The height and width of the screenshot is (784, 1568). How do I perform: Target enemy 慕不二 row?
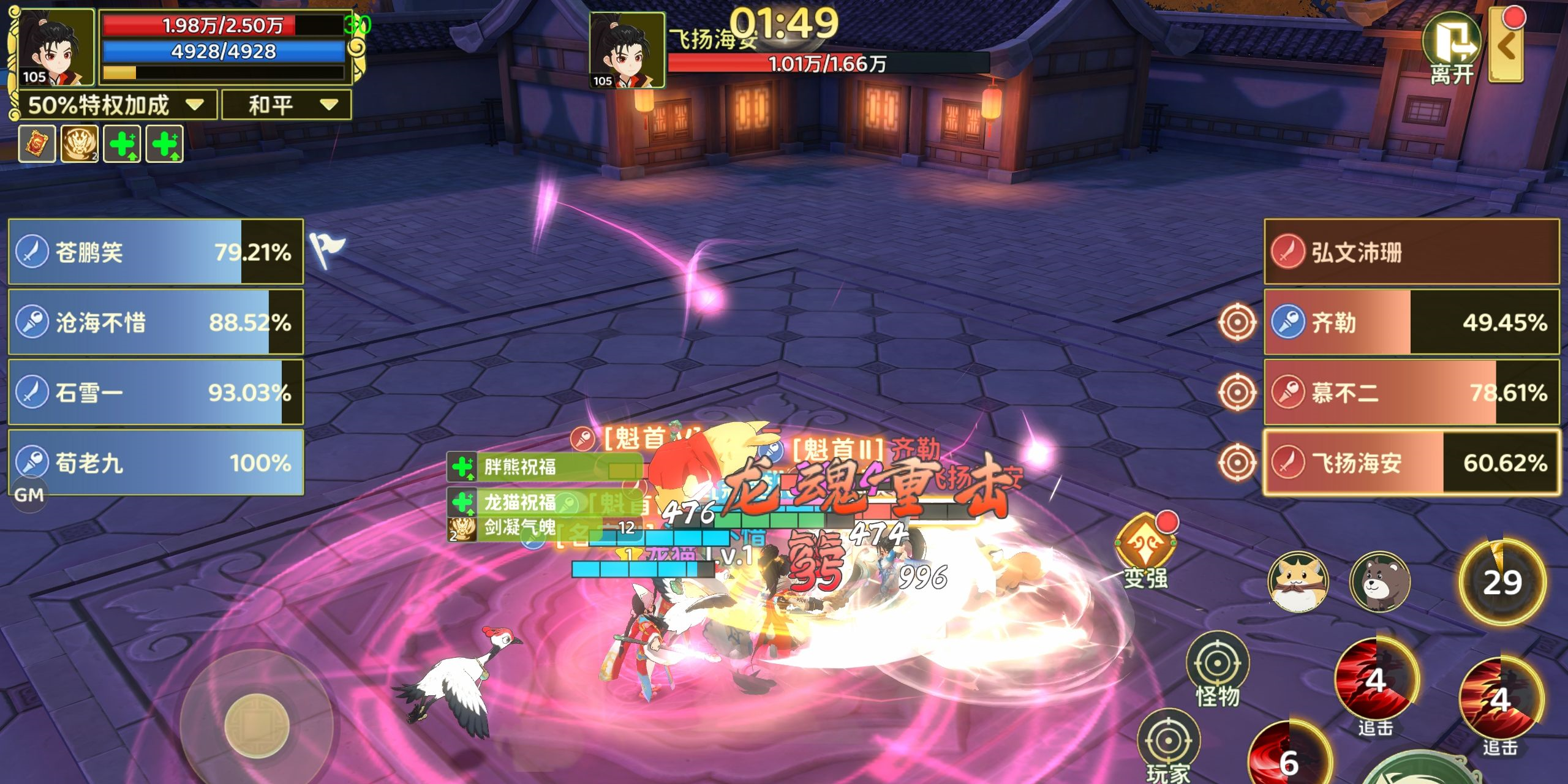[x=1411, y=392]
